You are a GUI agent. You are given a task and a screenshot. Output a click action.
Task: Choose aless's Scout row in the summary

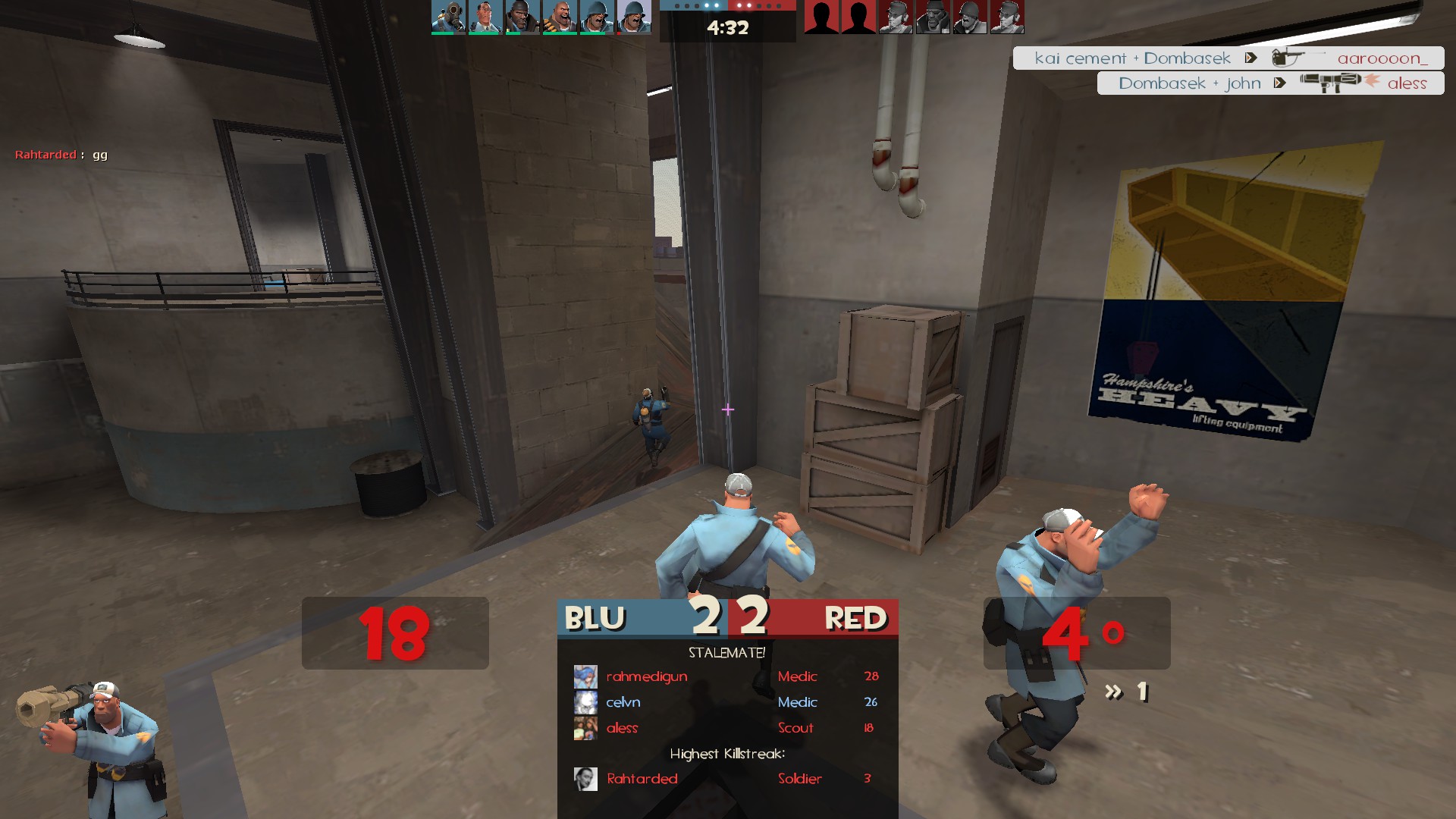(726, 728)
